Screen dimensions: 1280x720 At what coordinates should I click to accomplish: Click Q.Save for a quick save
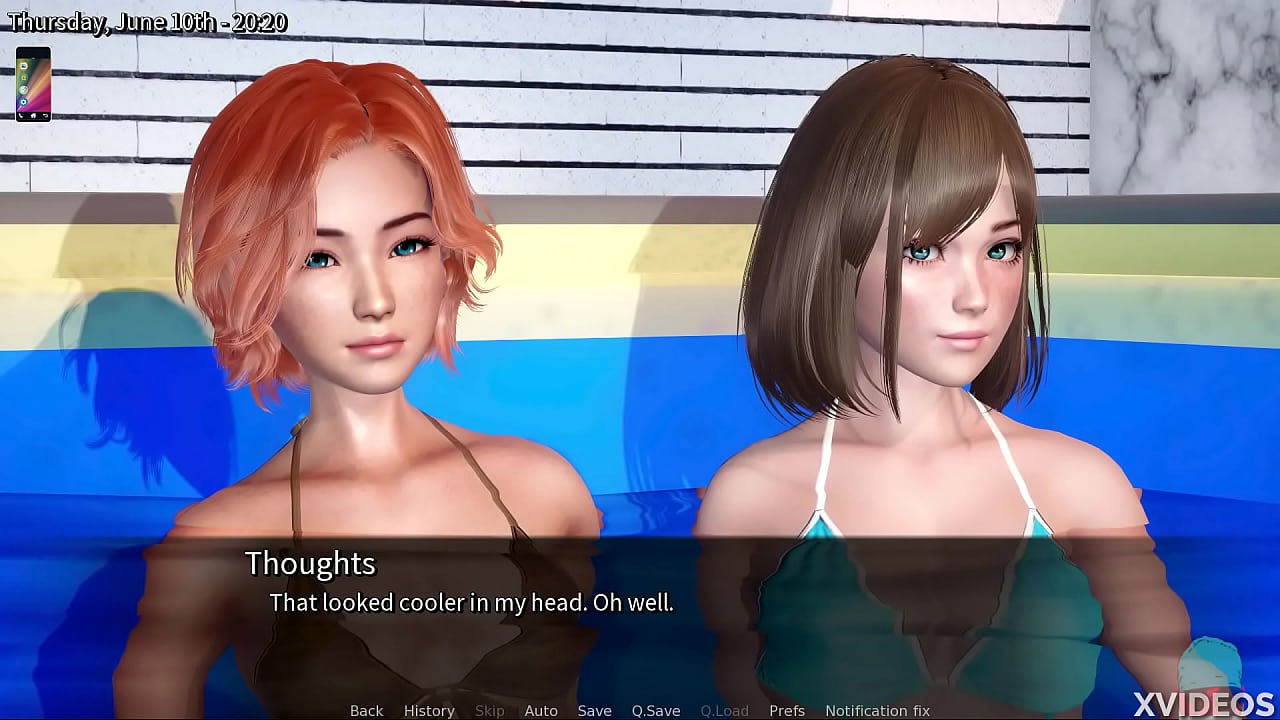coord(656,710)
